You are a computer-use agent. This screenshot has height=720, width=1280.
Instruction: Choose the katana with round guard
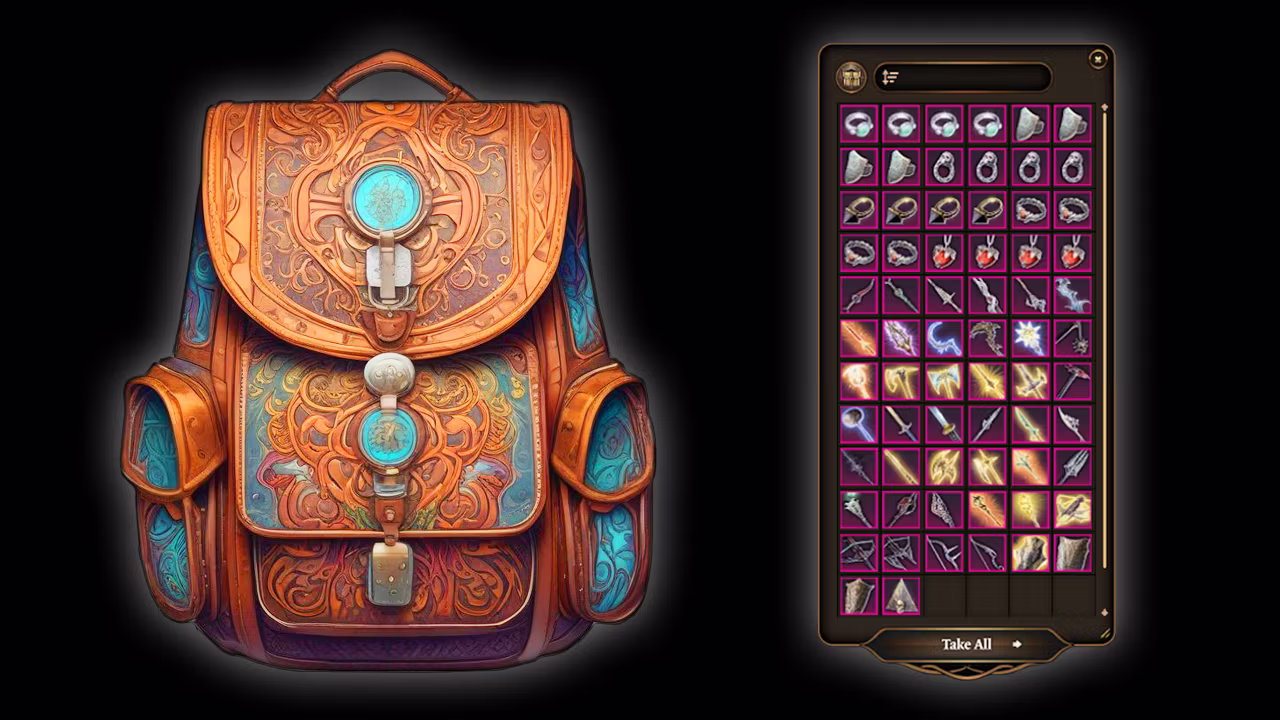[944, 424]
